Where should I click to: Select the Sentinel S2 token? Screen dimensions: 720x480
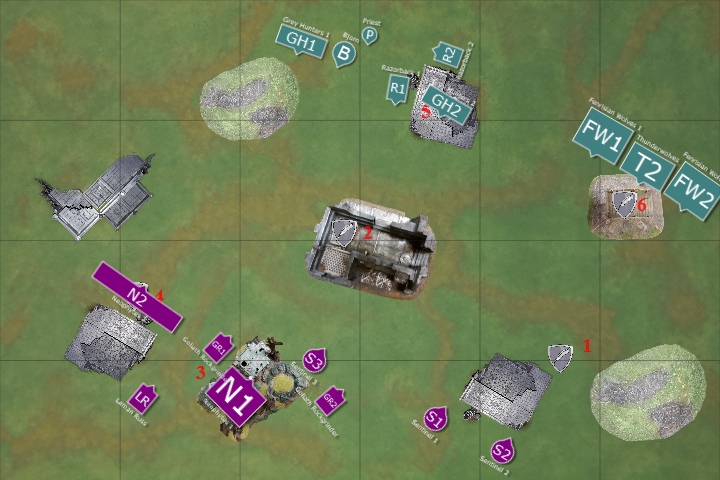(x=502, y=450)
